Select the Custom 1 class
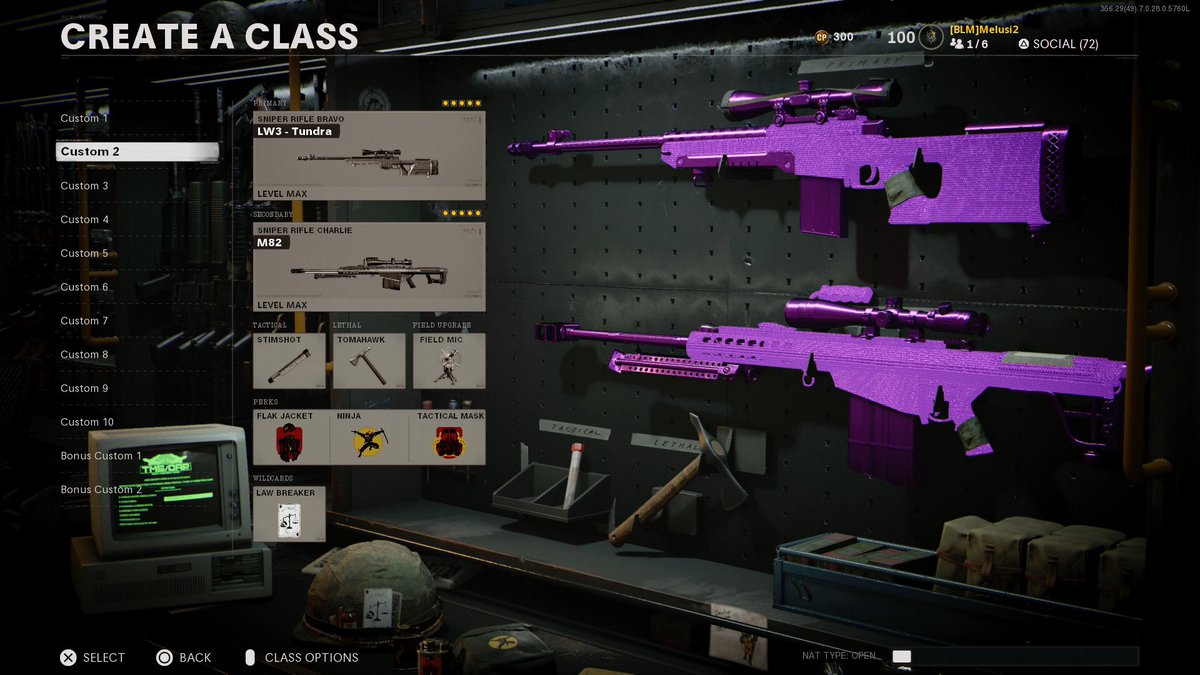1200x675 pixels. (x=85, y=118)
